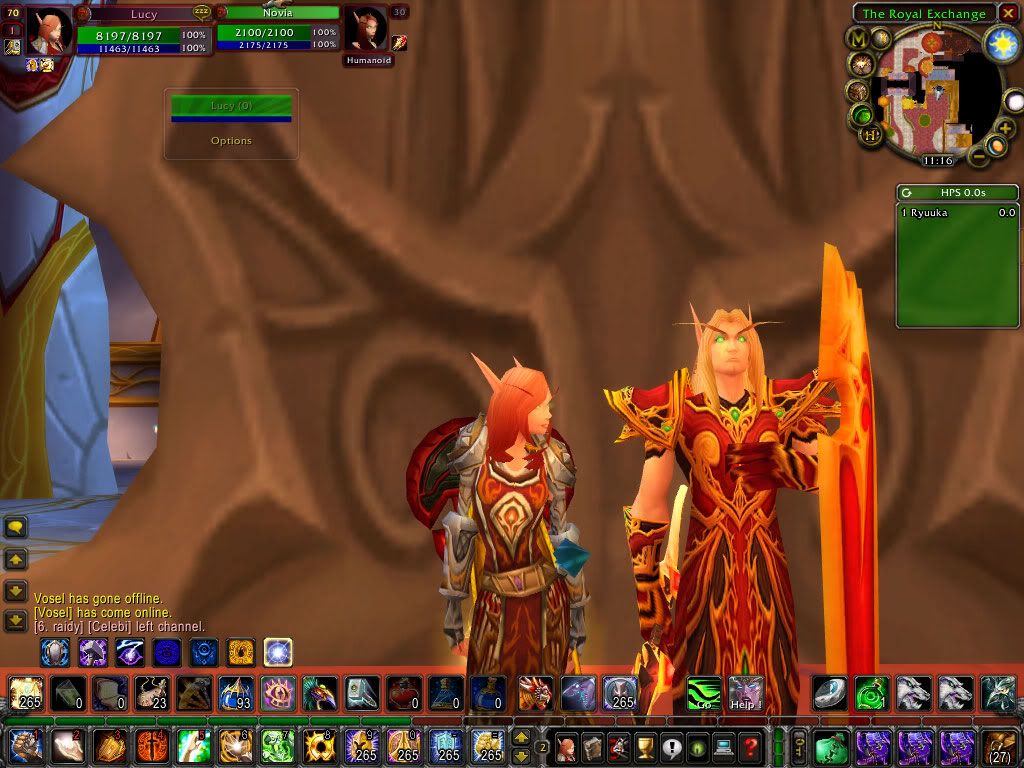This screenshot has width=1024, height=768.
Task: Activate the Help ! macro button
Action: [745, 693]
